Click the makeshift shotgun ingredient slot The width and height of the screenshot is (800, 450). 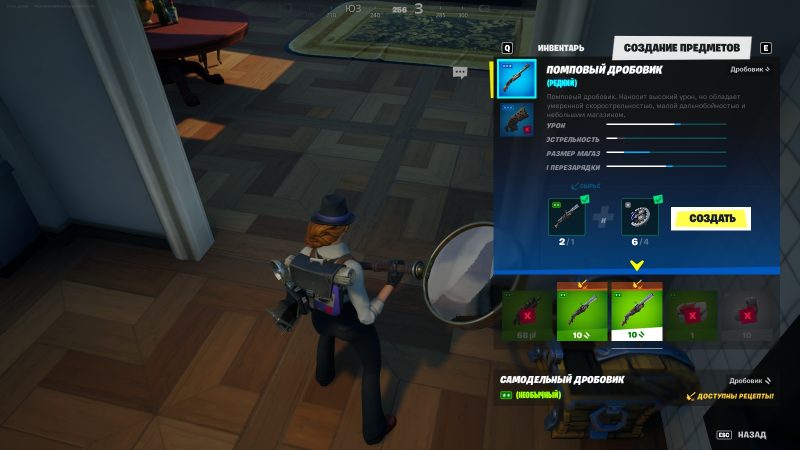566,217
